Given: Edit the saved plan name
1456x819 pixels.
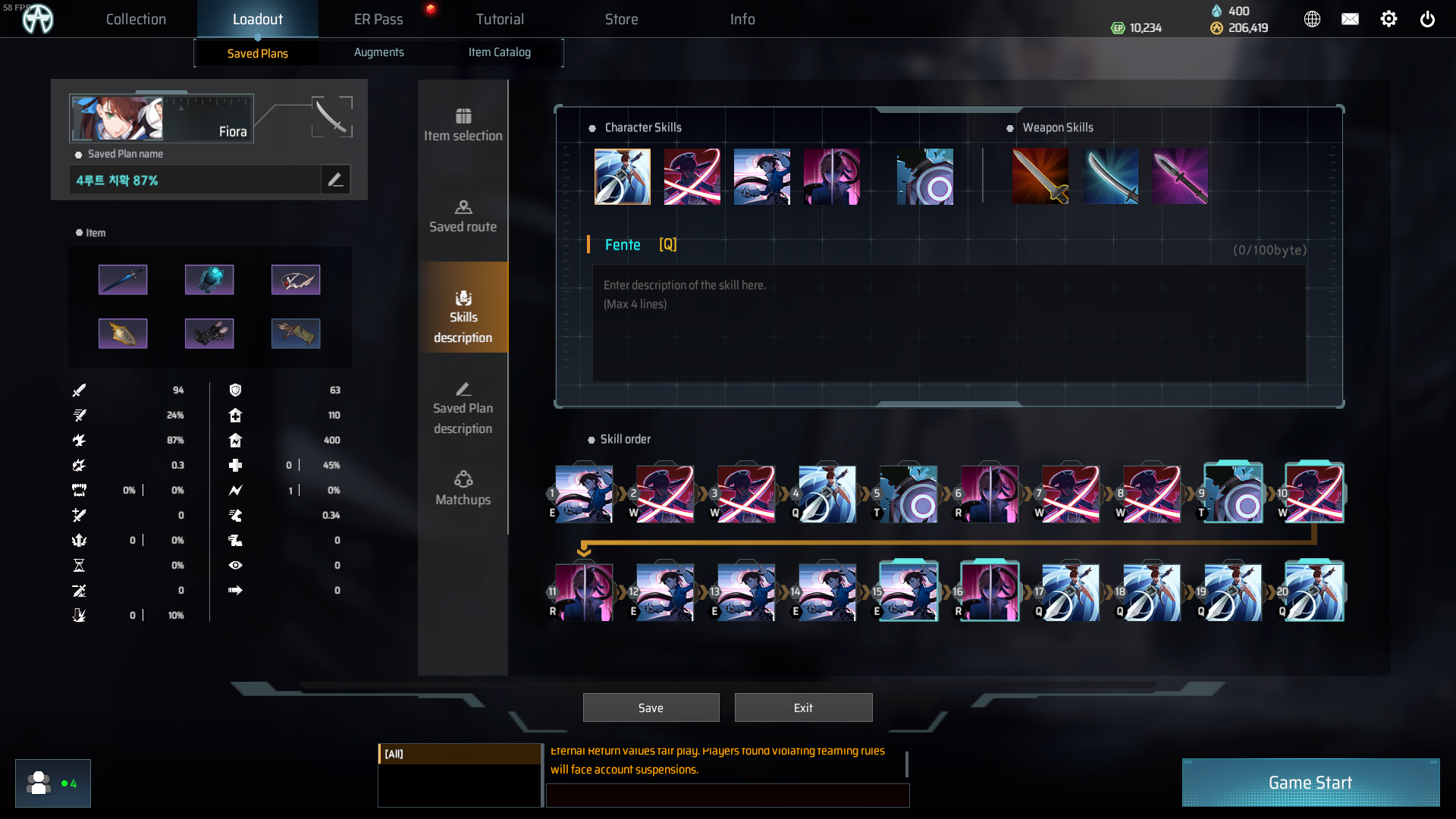Looking at the screenshot, I should click(x=335, y=180).
